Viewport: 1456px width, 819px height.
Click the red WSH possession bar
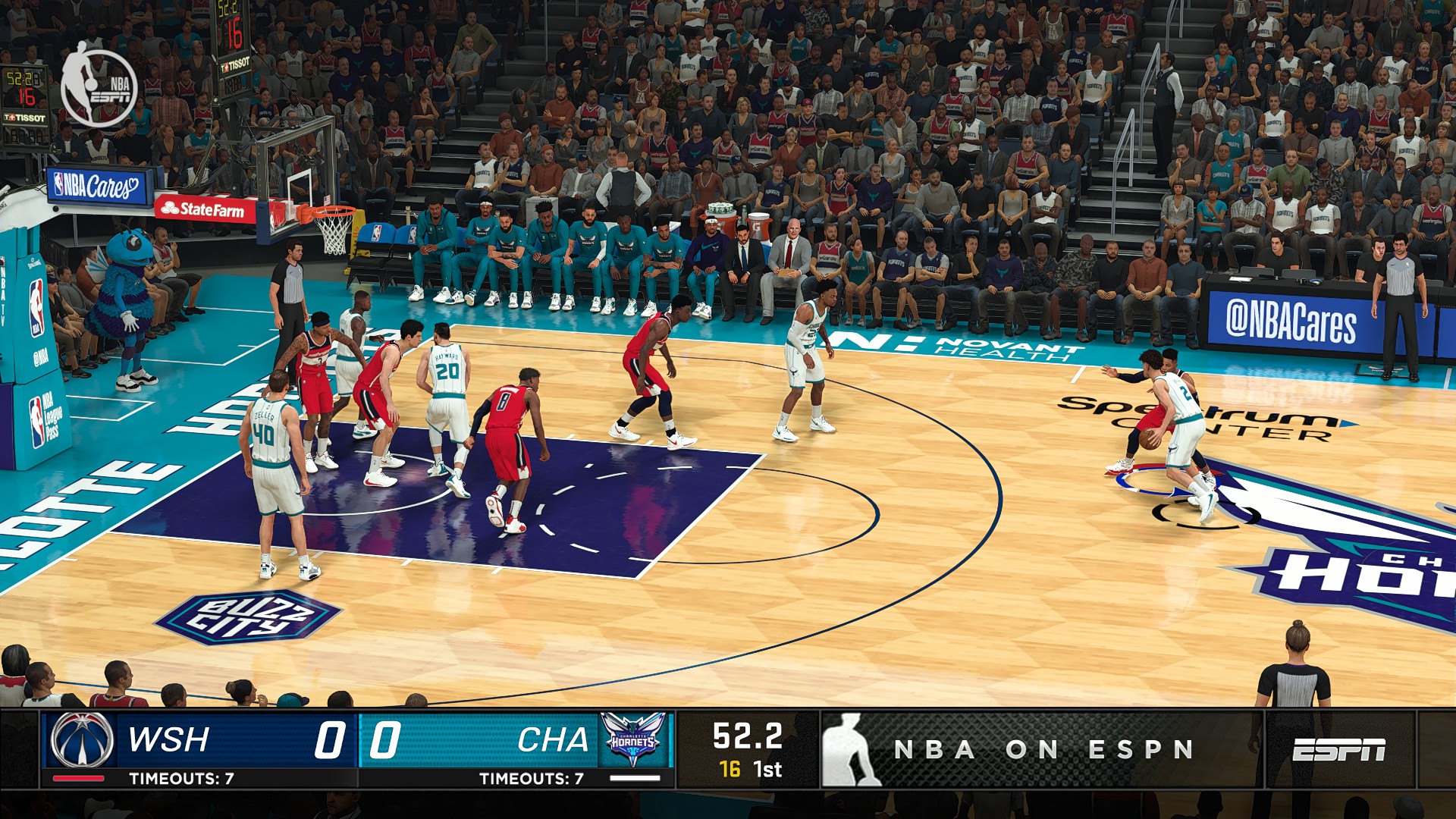80,777
